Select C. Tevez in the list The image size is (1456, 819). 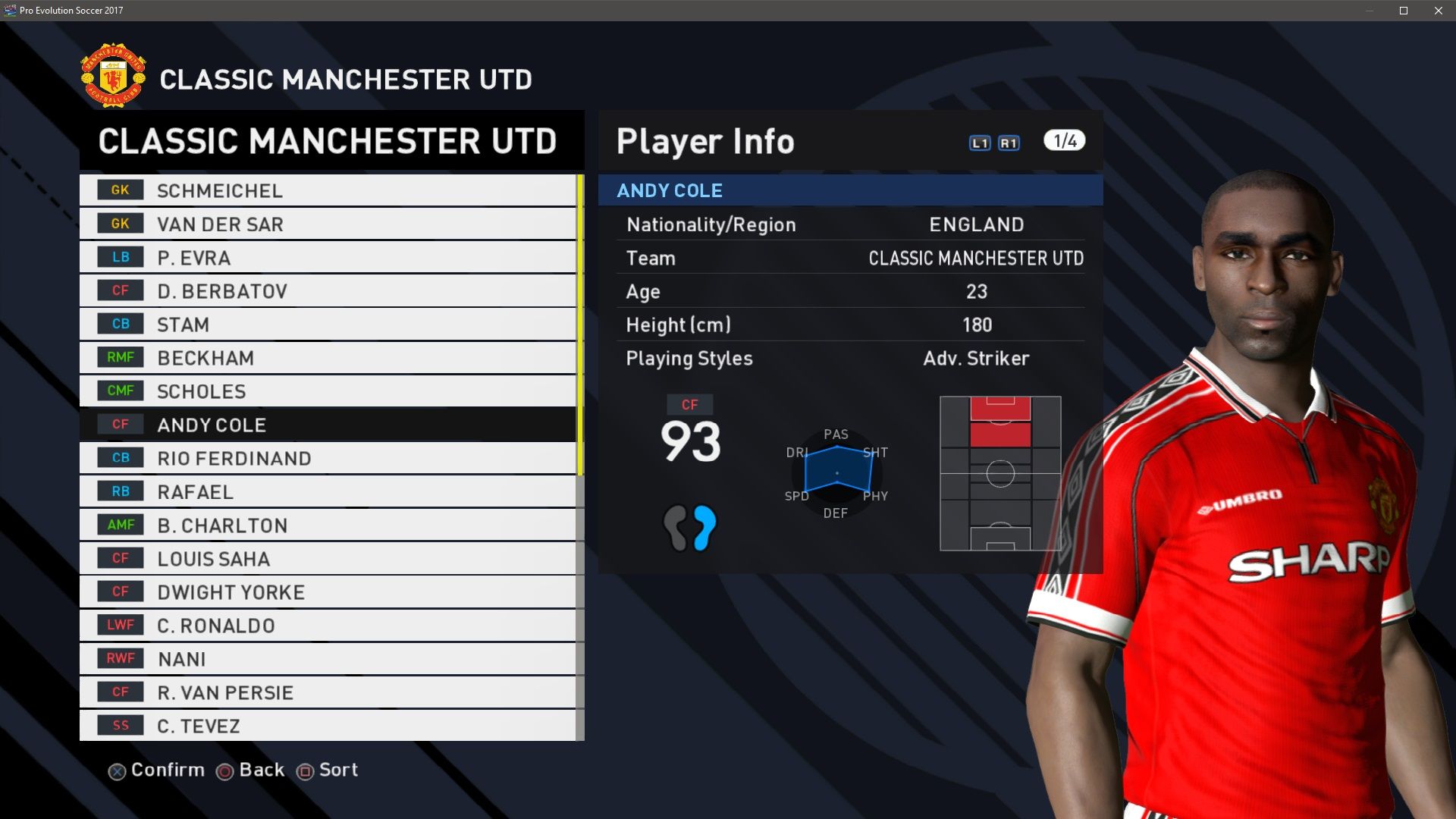click(x=328, y=725)
